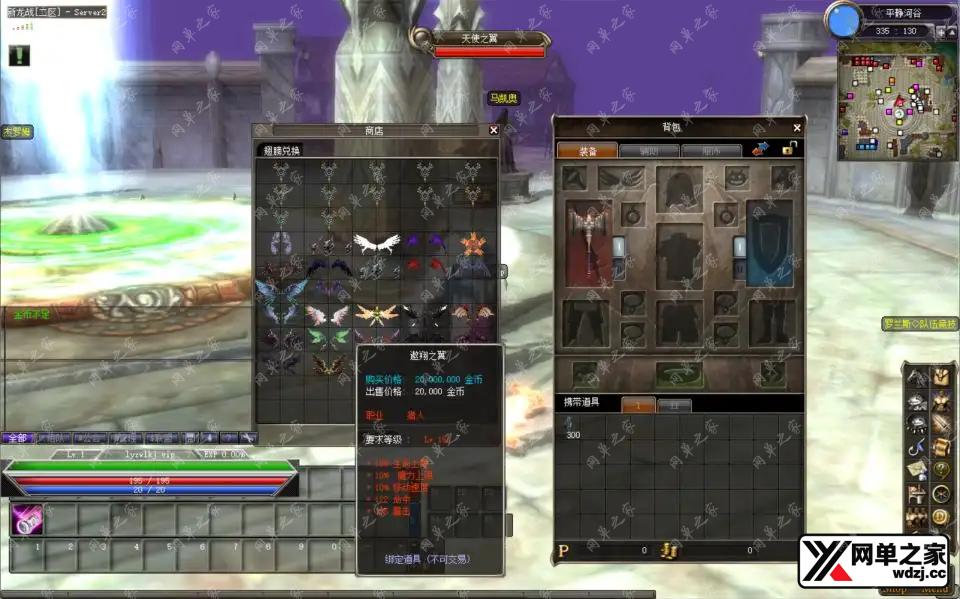Select the 翅膀兑换 wing exchange shop category
This screenshot has width=960, height=599.
(282, 151)
